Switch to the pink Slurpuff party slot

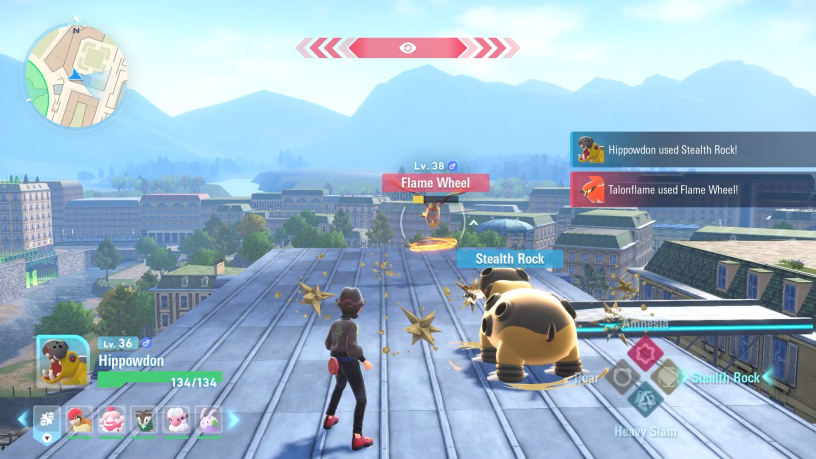click(110, 420)
